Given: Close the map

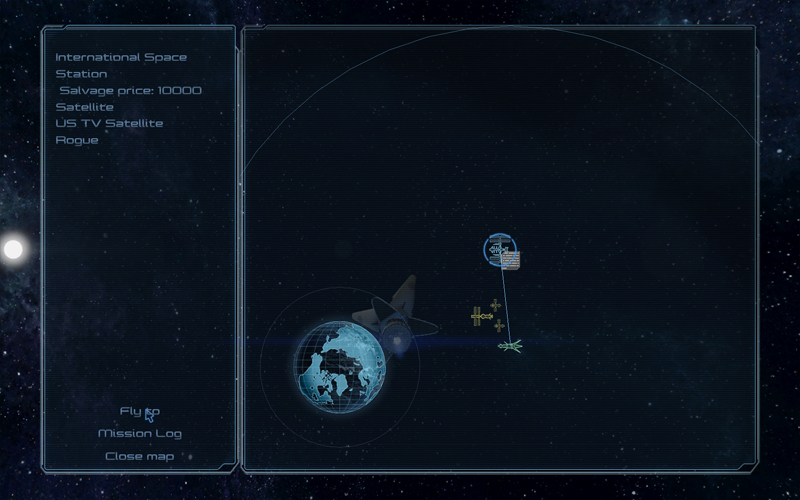Looking at the screenshot, I should pyautogui.click(x=140, y=457).
